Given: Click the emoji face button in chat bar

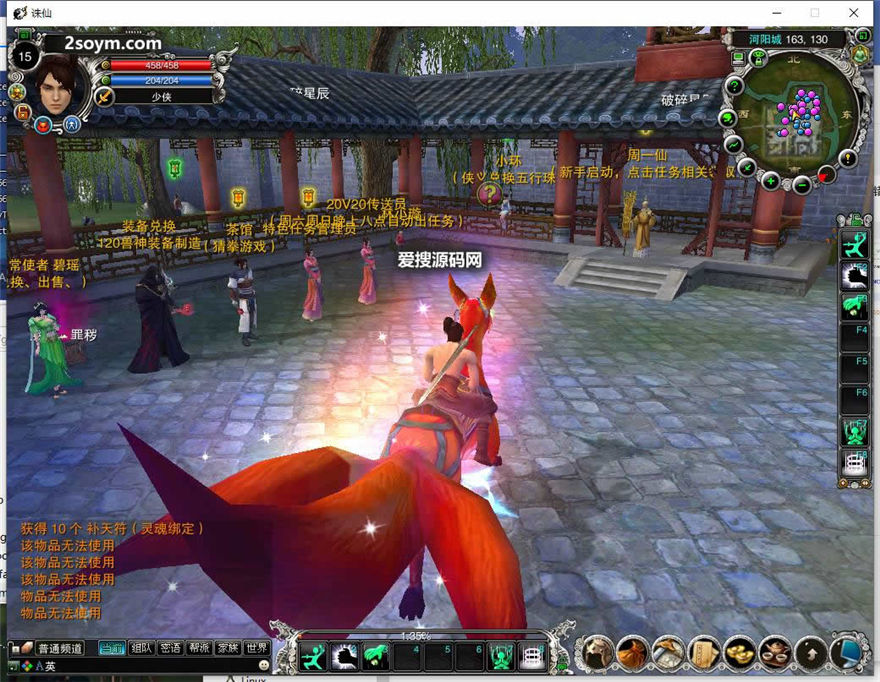Looking at the screenshot, I should [x=264, y=665].
